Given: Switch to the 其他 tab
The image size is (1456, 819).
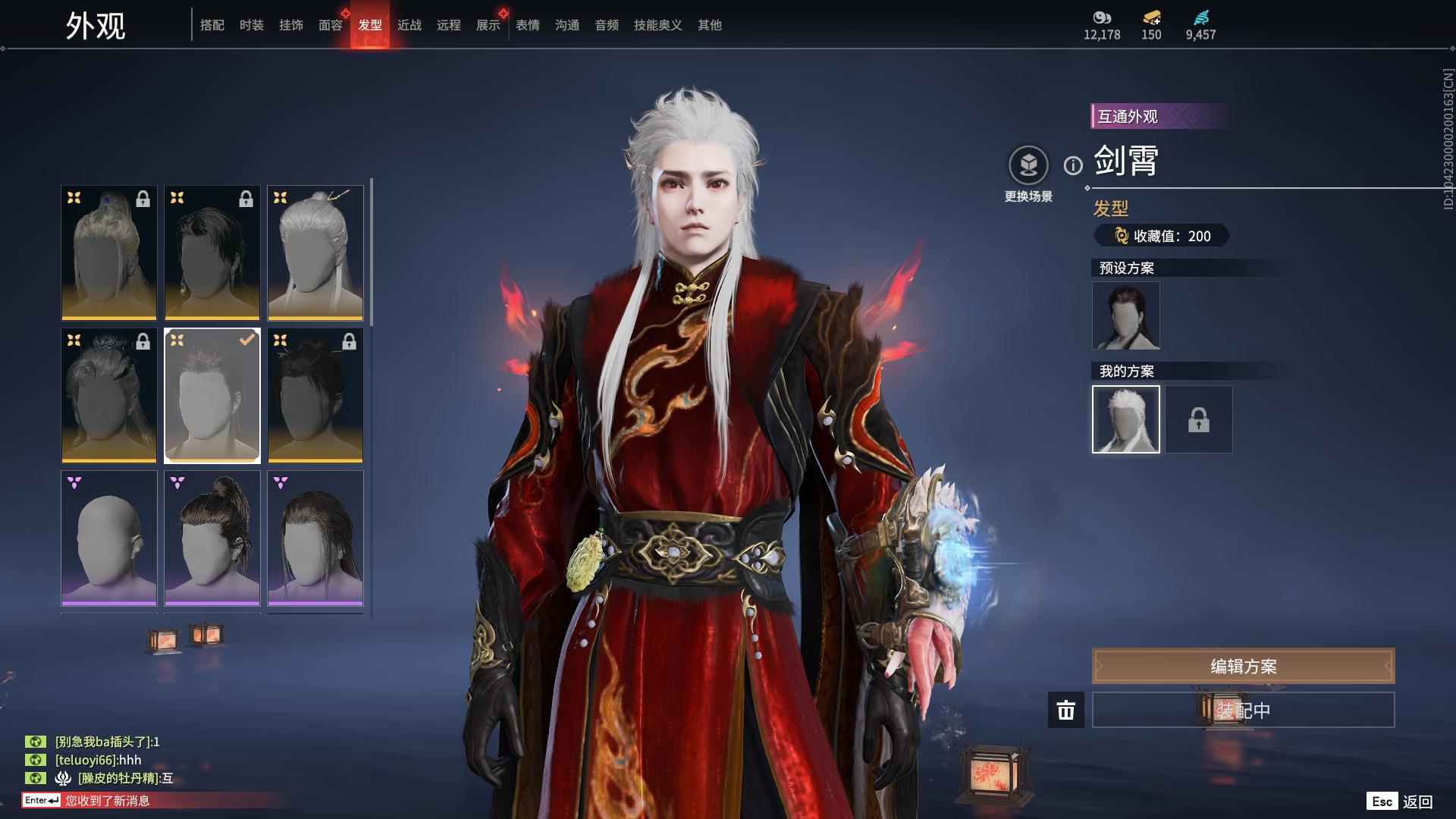Looking at the screenshot, I should point(710,25).
